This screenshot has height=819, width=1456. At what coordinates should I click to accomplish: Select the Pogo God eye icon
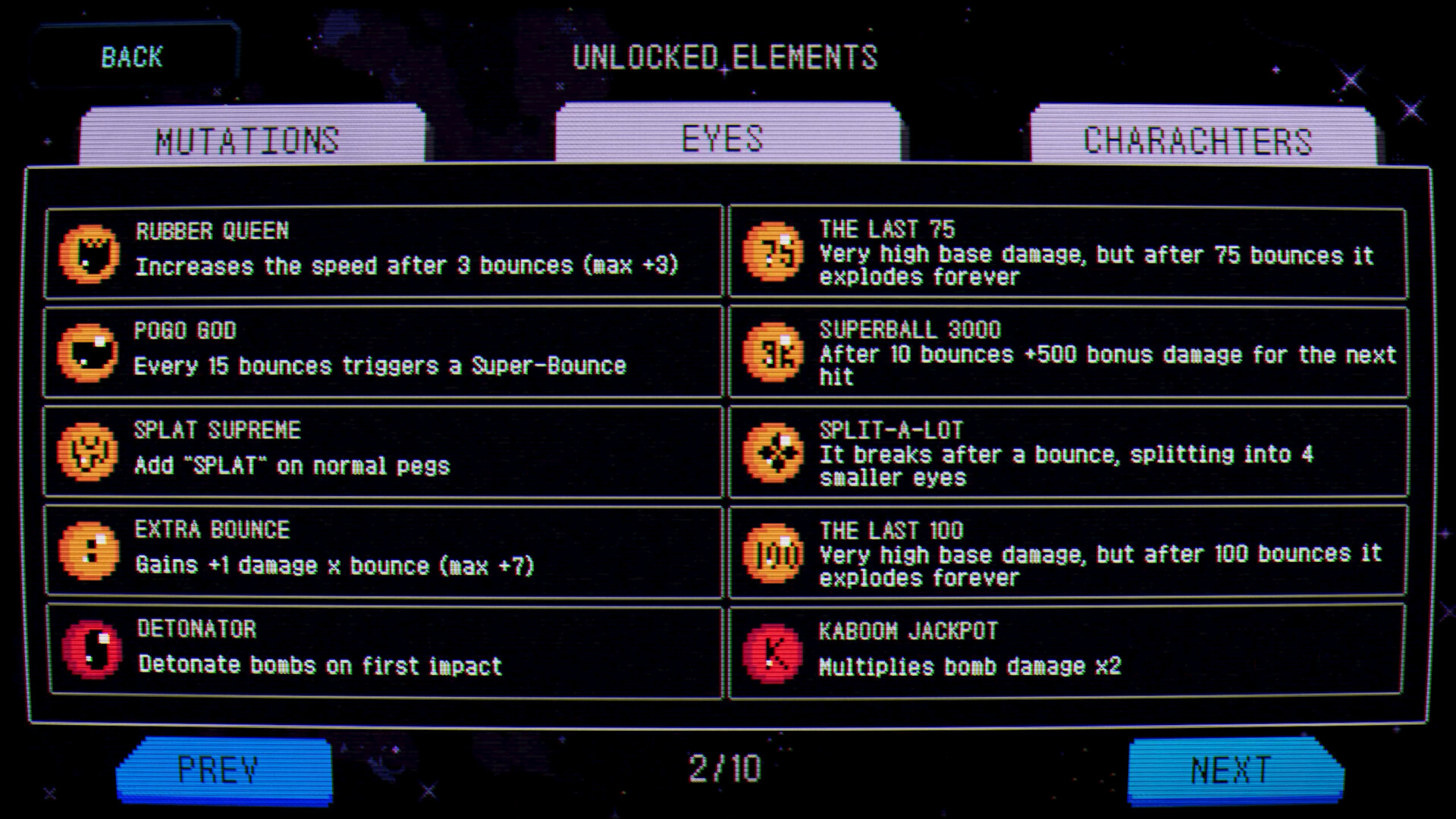89,353
